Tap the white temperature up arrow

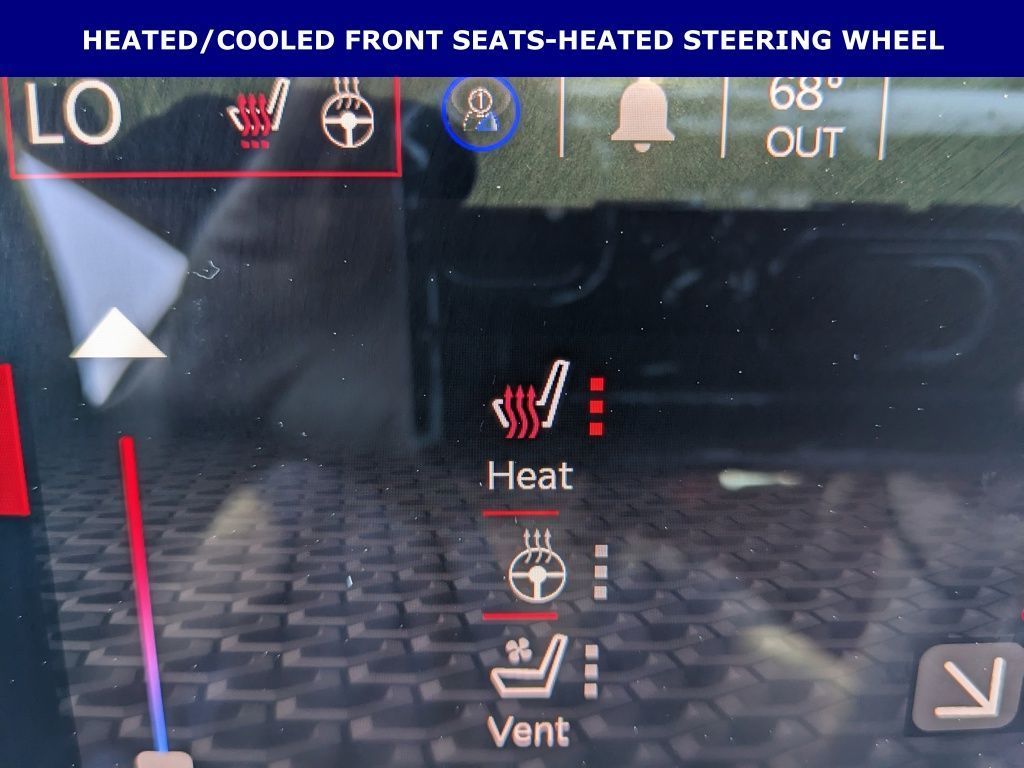click(118, 334)
